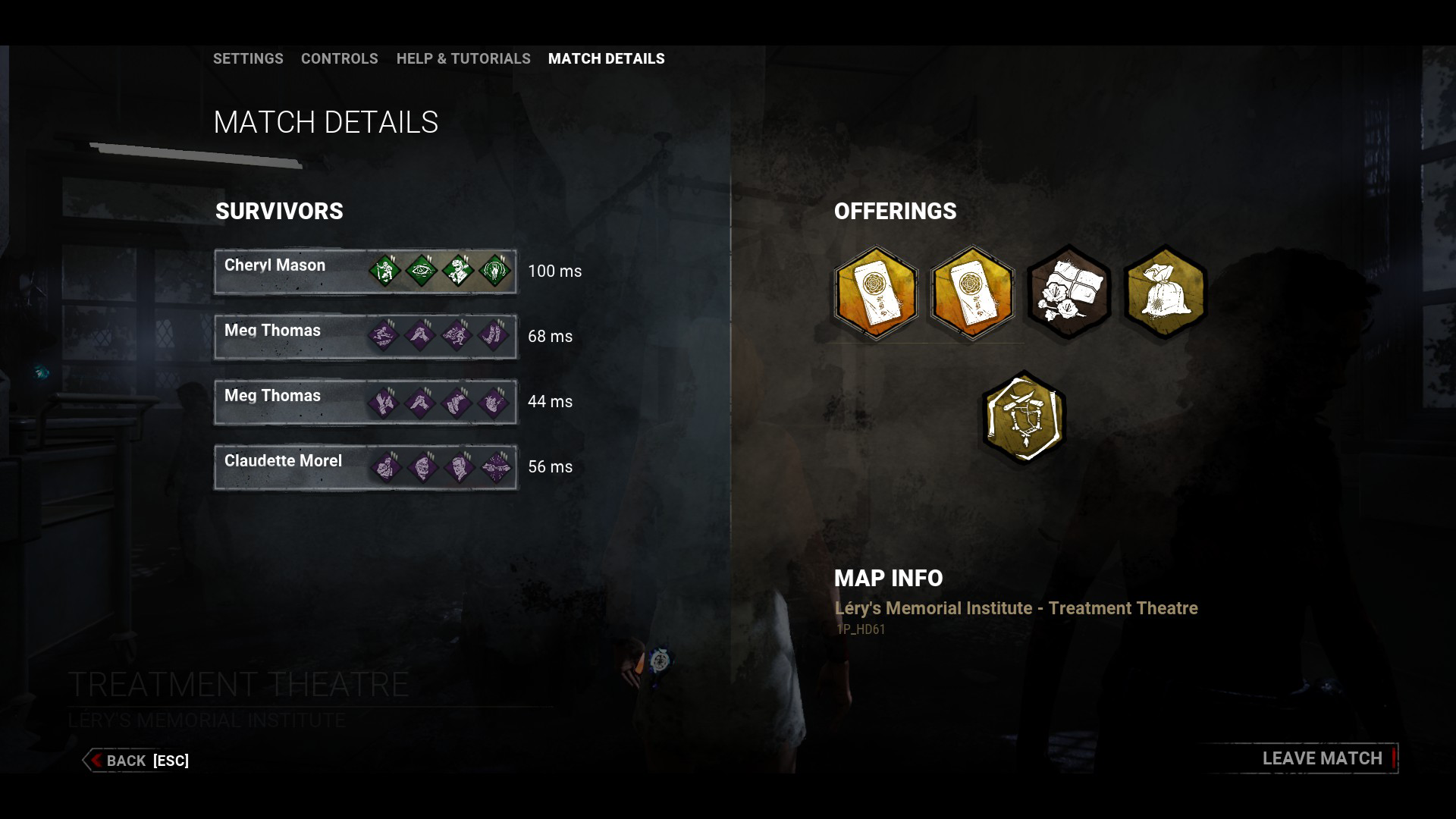The height and width of the screenshot is (819, 1456).
Task: Switch to the Settings tab
Action: pyautogui.click(x=248, y=58)
